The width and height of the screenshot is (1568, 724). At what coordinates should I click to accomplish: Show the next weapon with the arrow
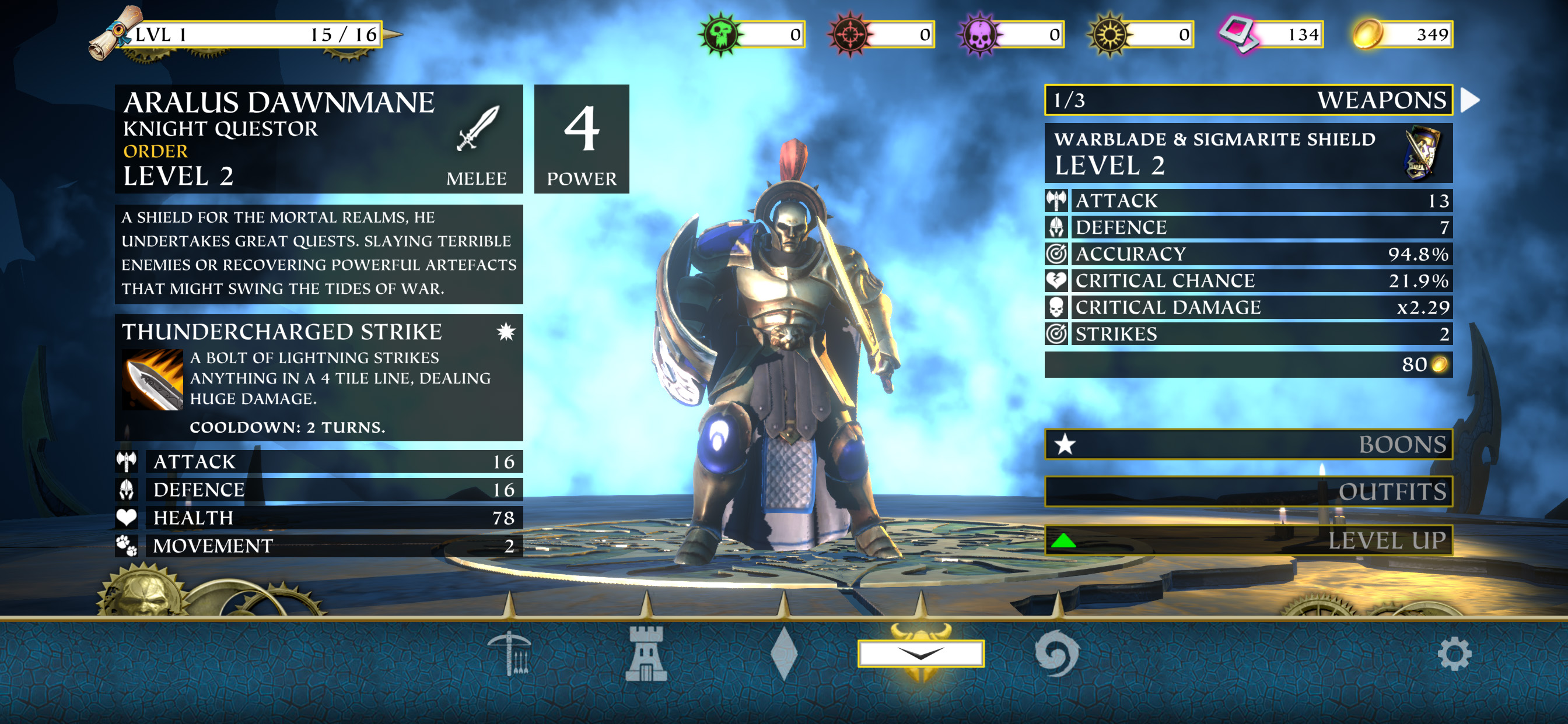(x=1471, y=100)
